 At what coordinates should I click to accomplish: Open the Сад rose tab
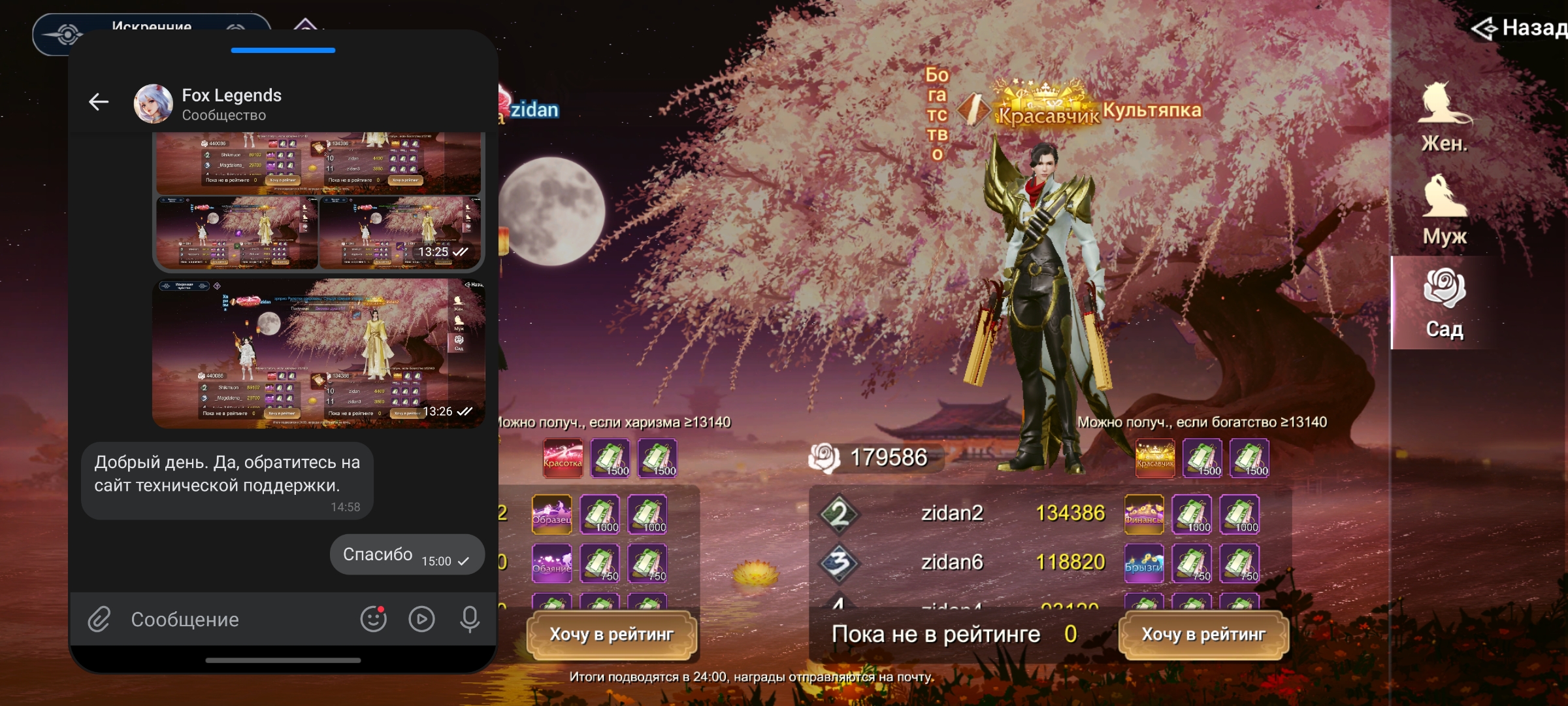pyautogui.click(x=1445, y=303)
